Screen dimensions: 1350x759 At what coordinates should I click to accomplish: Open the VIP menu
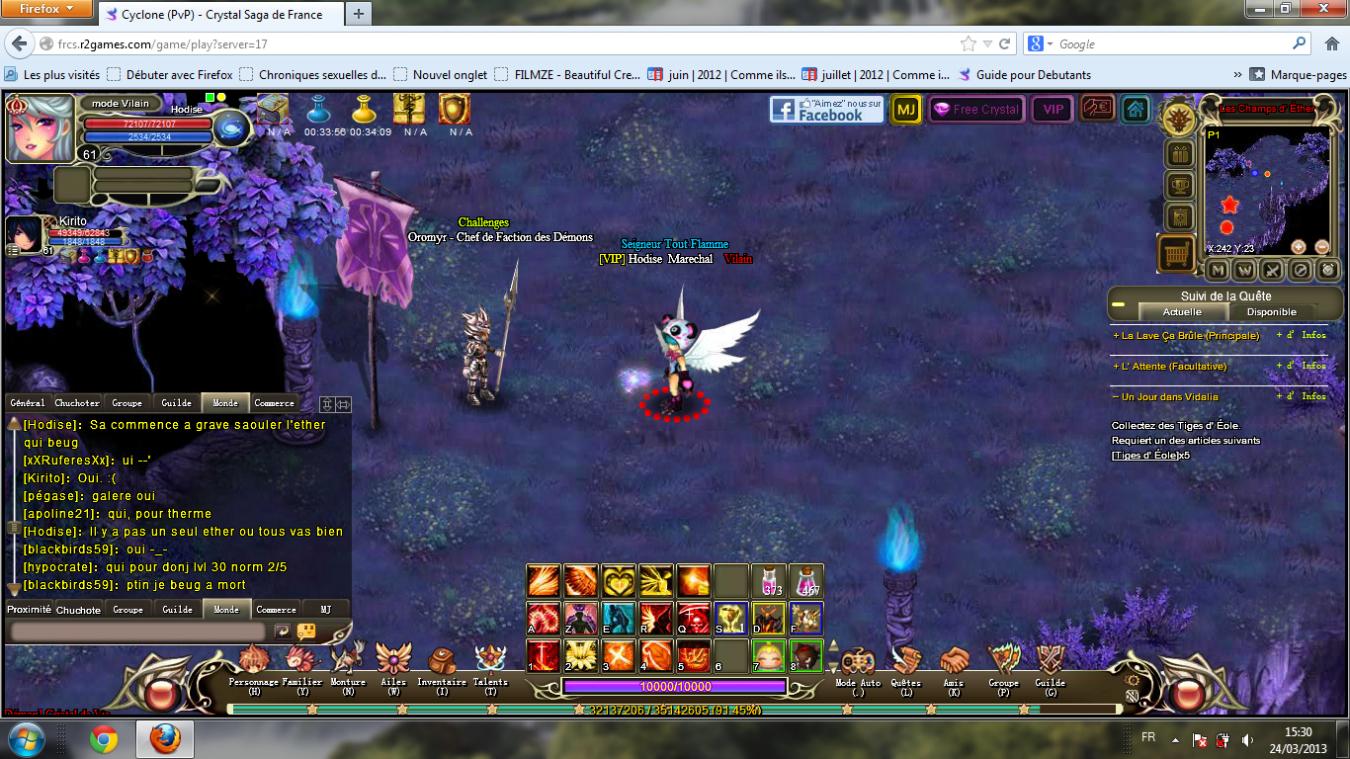click(x=1052, y=110)
